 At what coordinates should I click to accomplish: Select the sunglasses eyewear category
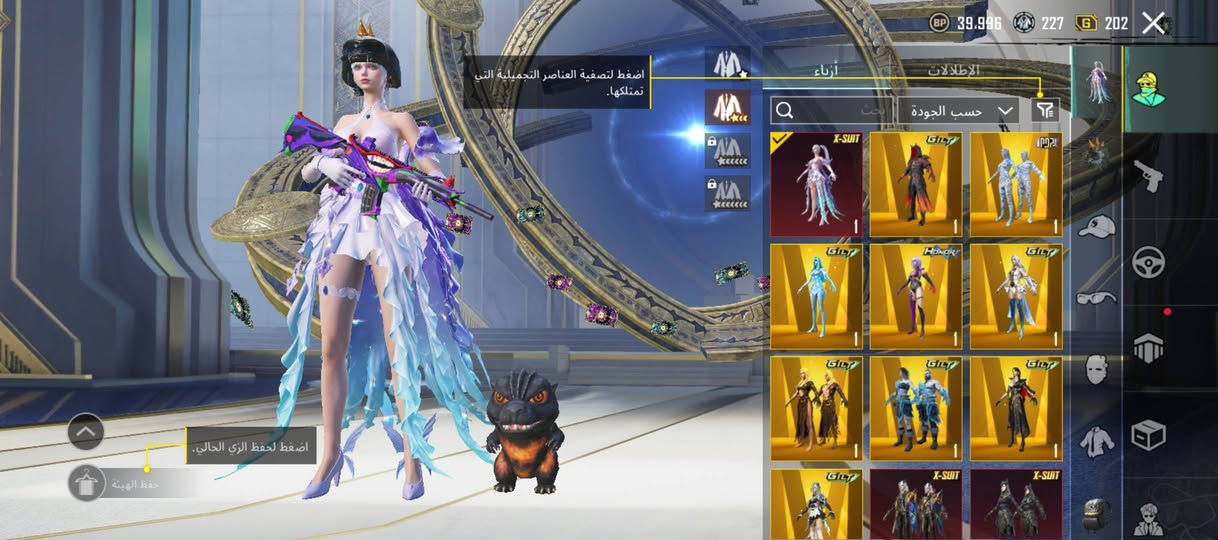1097,297
